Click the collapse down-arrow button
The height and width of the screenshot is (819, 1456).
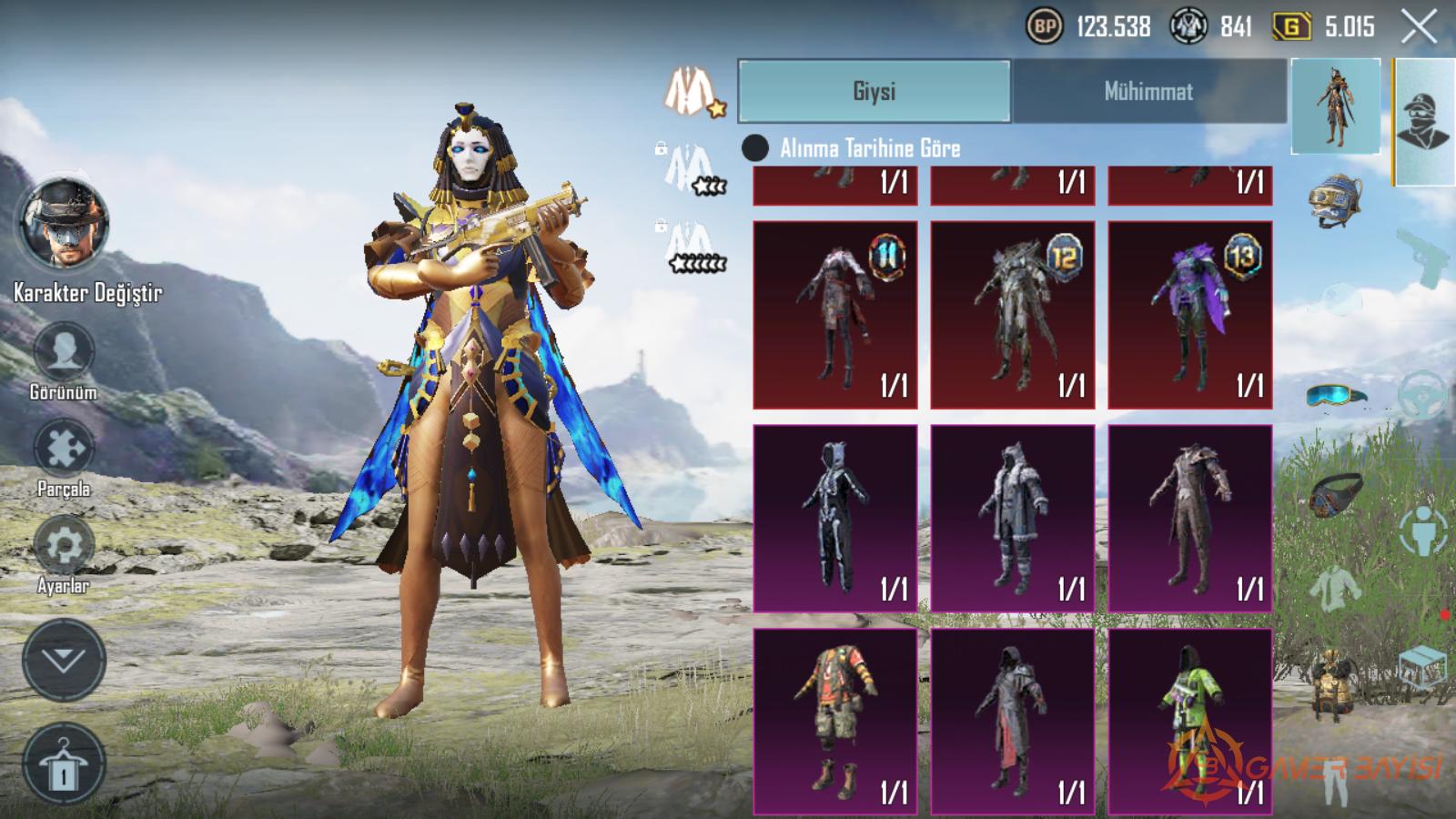[x=64, y=661]
